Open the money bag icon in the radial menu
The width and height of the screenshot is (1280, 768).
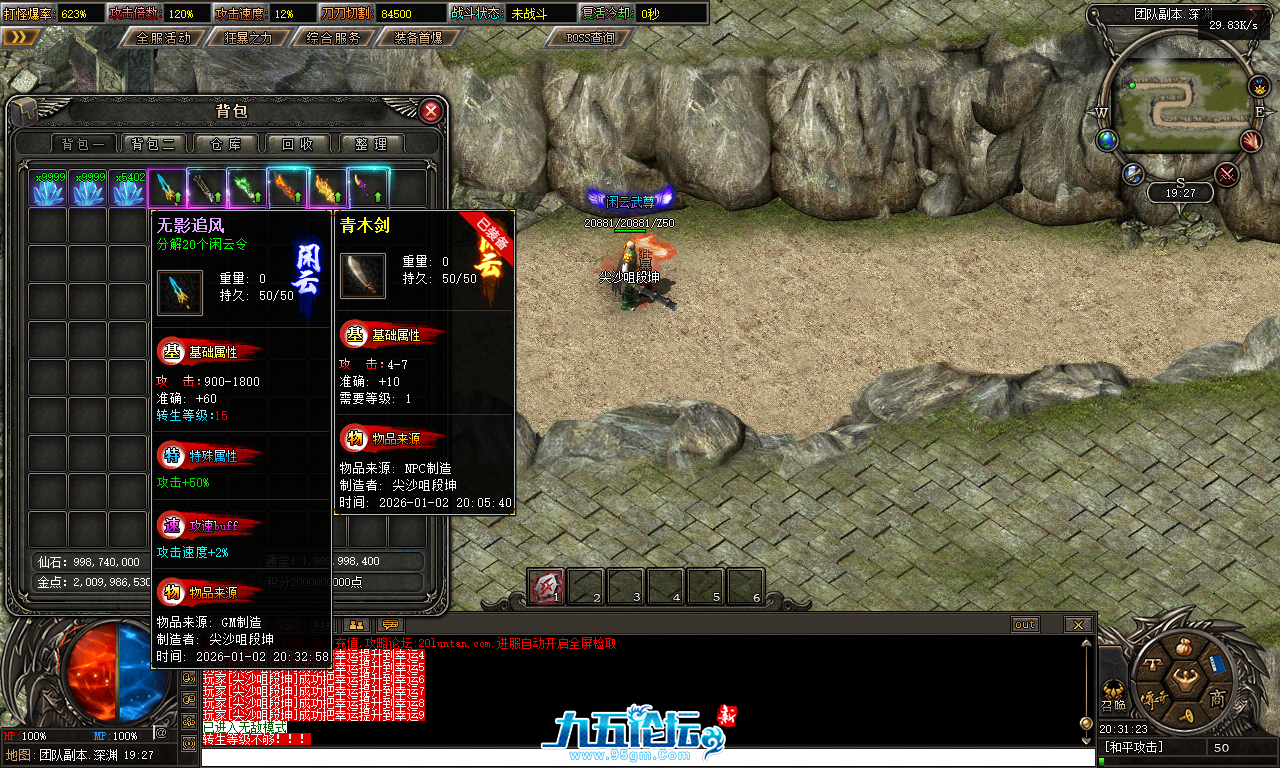pos(1184,647)
